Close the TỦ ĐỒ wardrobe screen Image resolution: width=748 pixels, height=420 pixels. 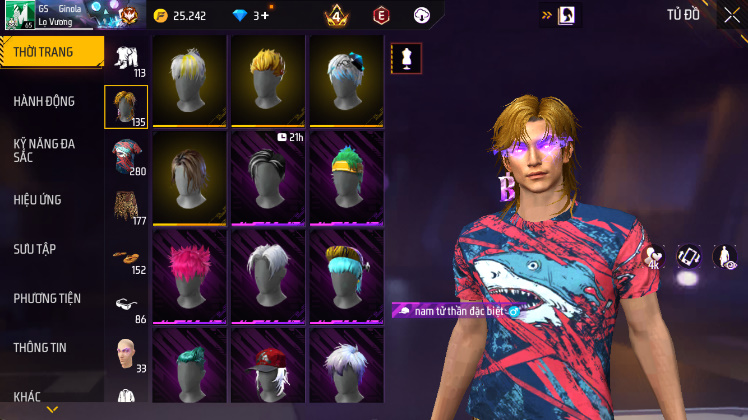pos(733,15)
